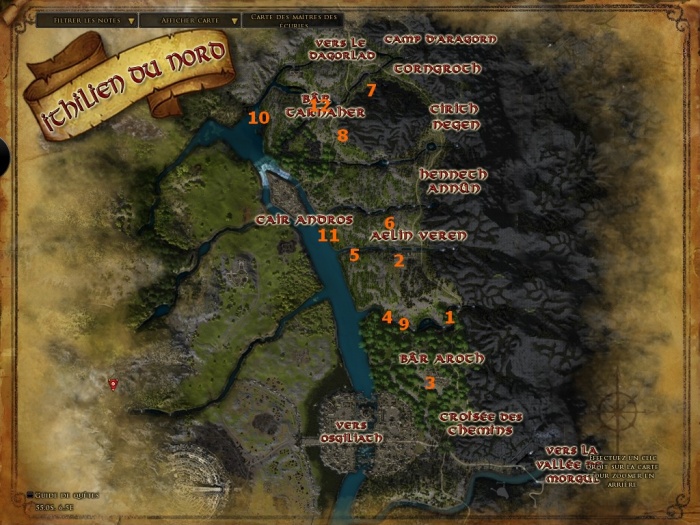Go to Vers le Dagorlad map link
Viewport: 700px width, 525px height.
[x=344, y=50]
